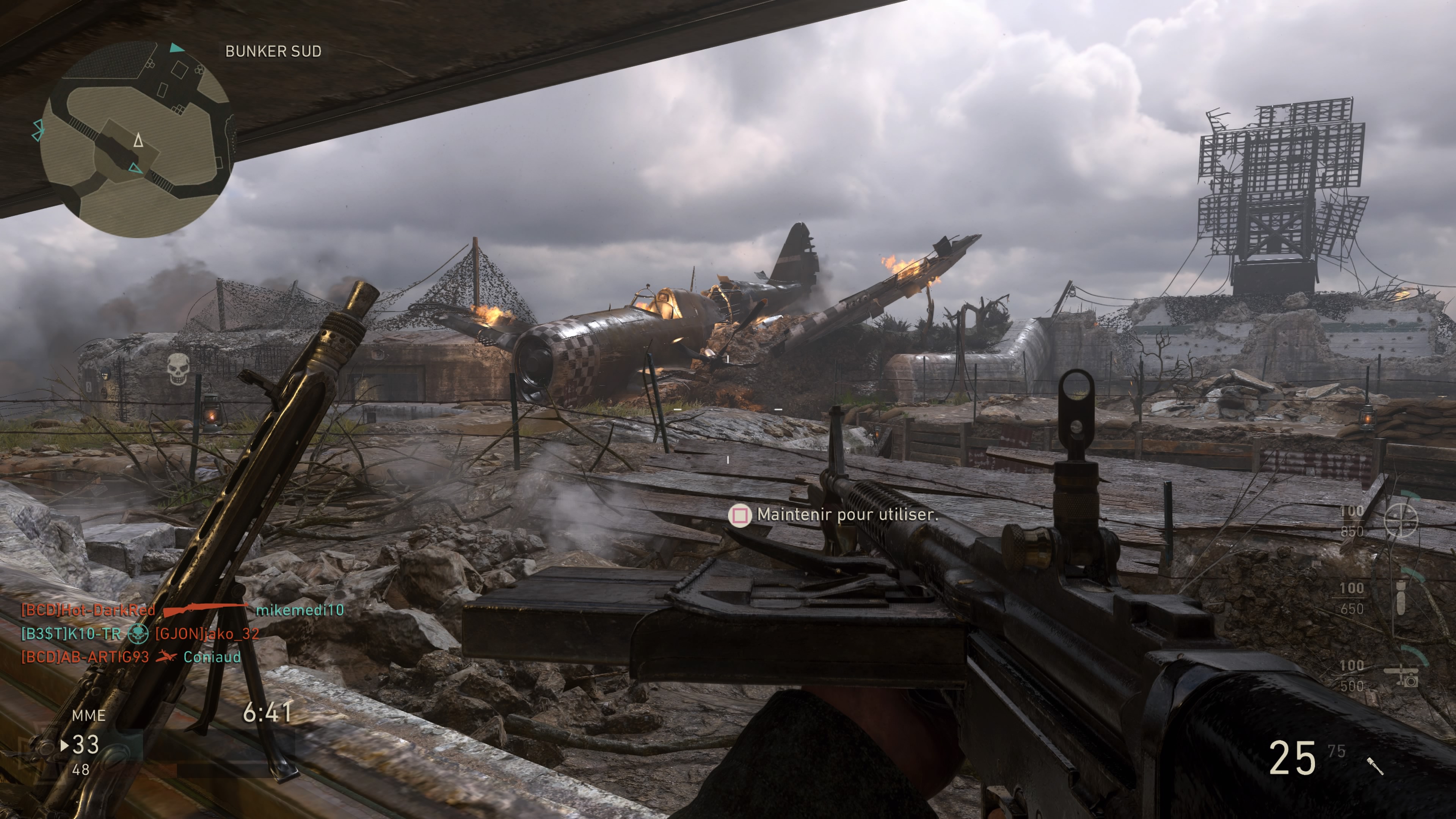Activate the bomb scorestreak icon costing 650

tap(1400, 598)
